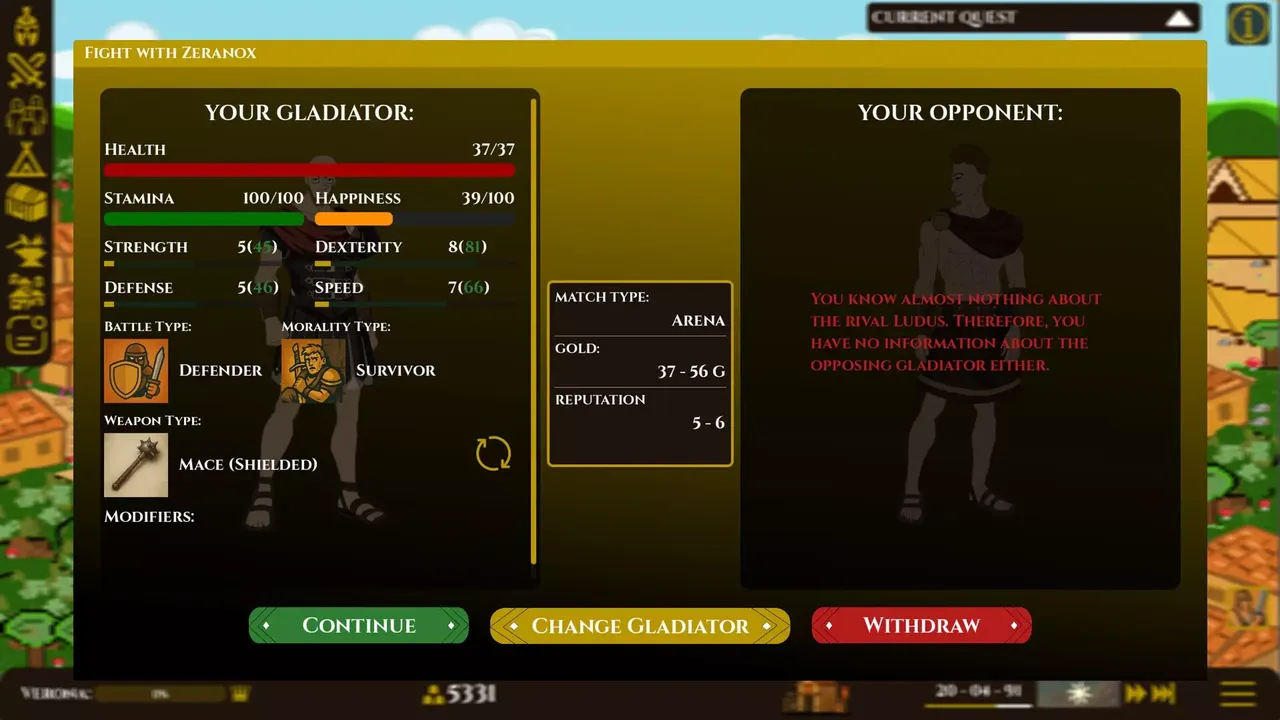Collapse the Current Quest panel
Screen dimensions: 1280x720
(1180, 17)
